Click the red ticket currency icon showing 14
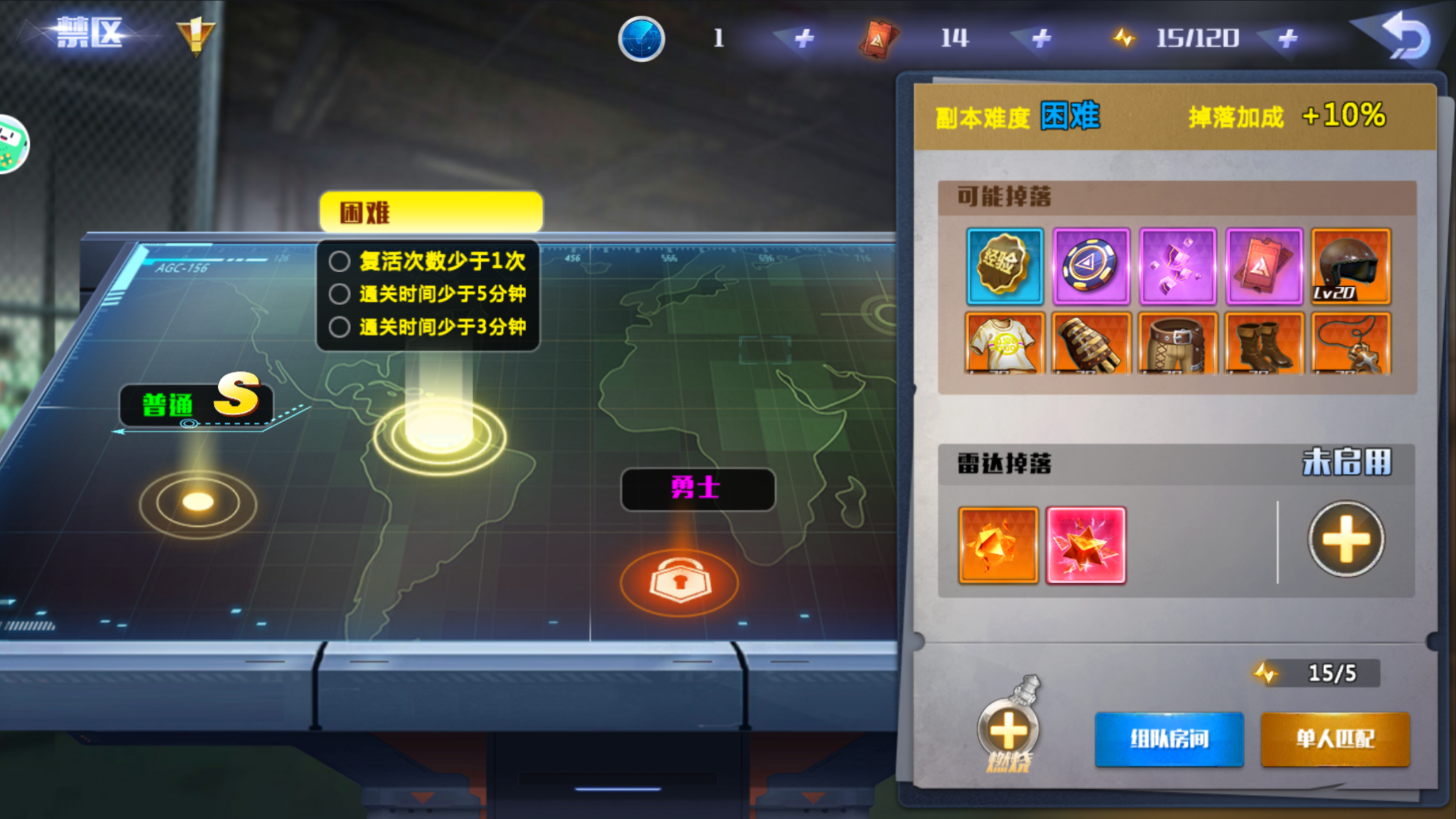Screen dimensions: 1456x819 tap(878, 38)
